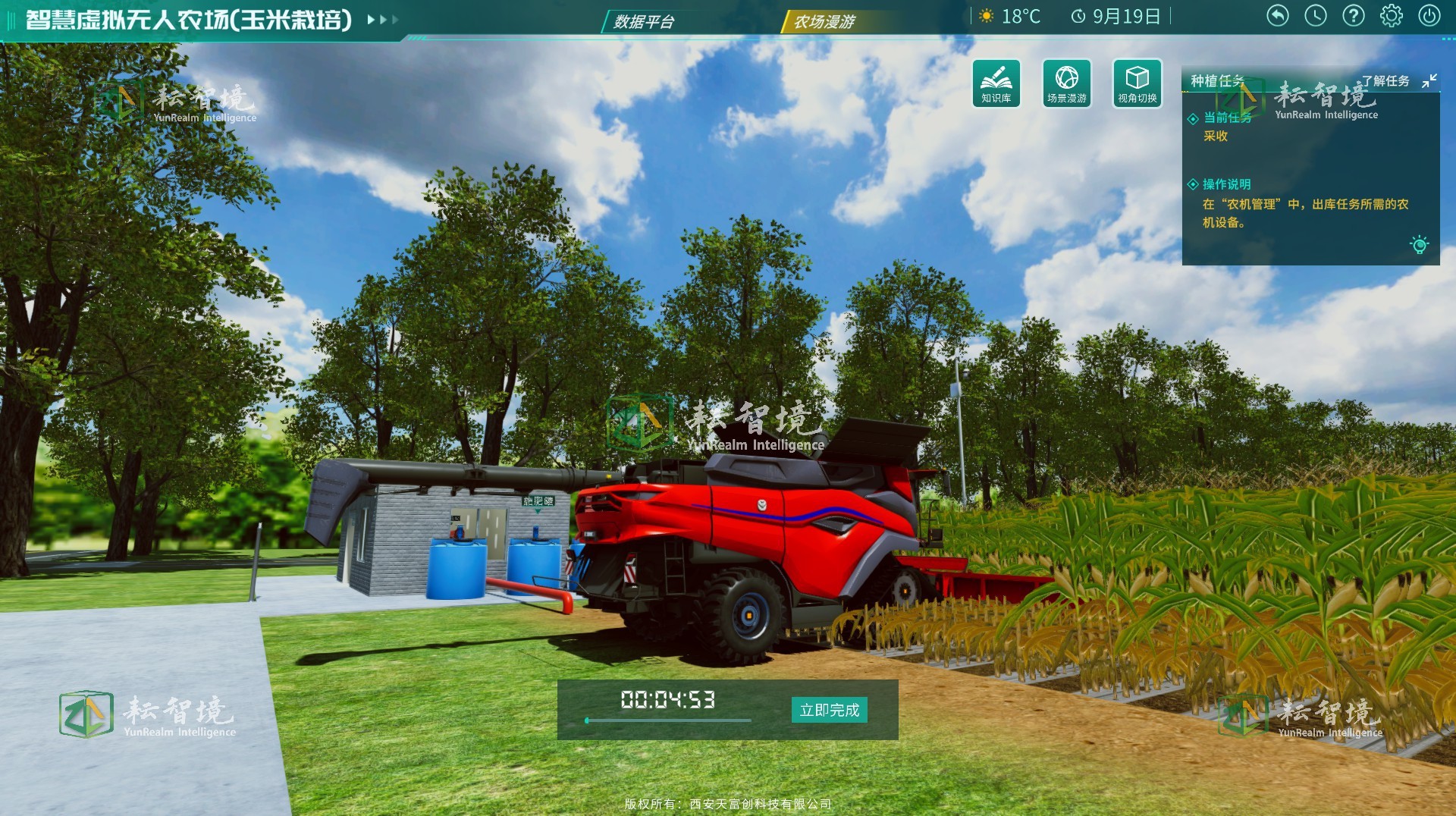Open the gear settings icon
Screen dimensions: 1456x816
(x=1392, y=16)
